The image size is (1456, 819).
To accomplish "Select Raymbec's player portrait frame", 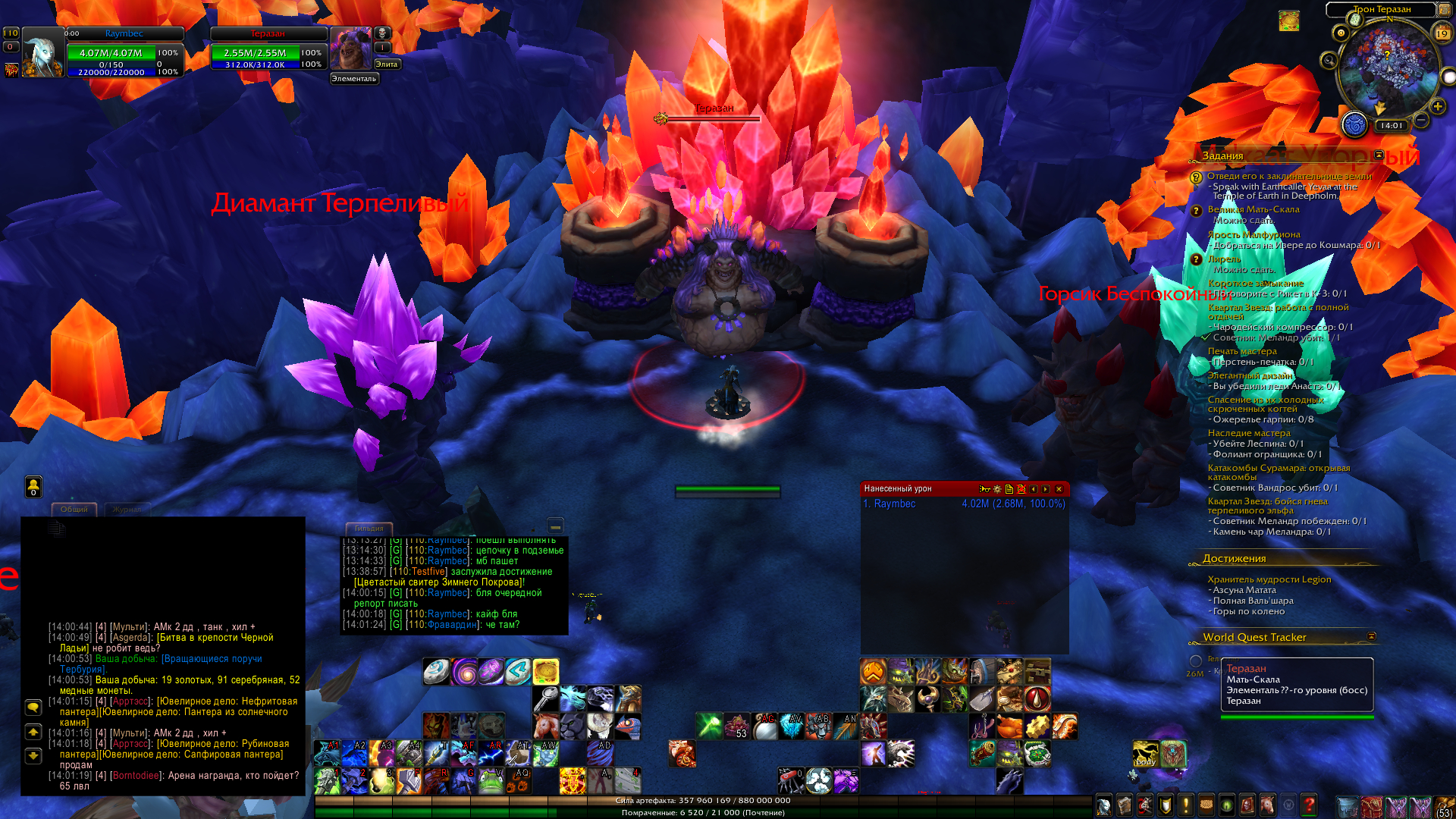I will click(x=43, y=52).
